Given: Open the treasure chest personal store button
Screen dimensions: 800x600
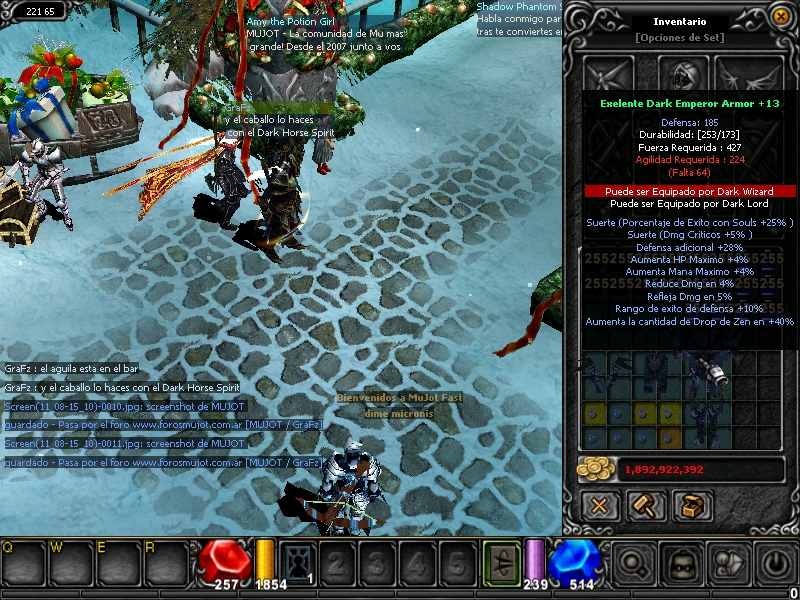Looking at the screenshot, I should click(x=691, y=505).
